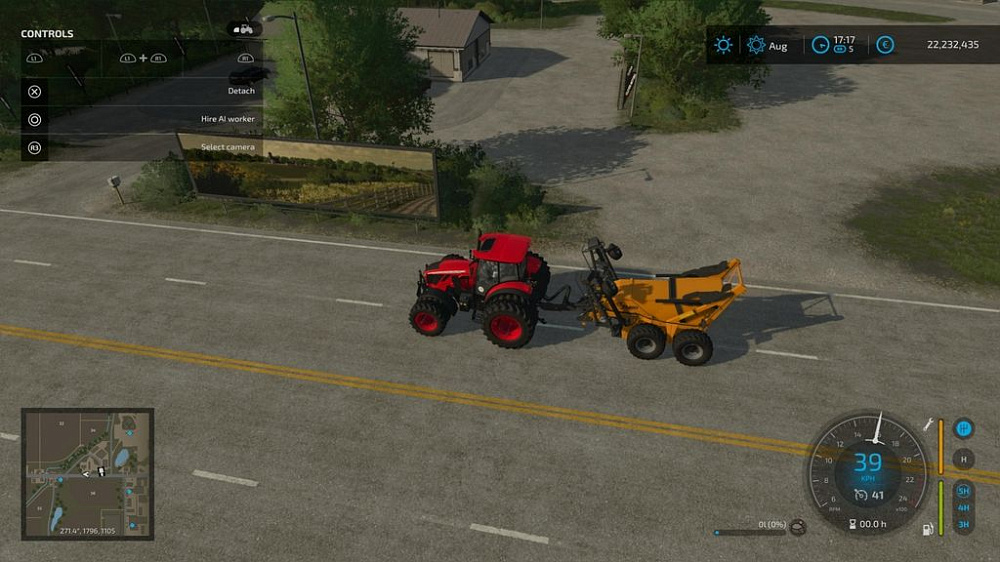Image resolution: width=1000 pixels, height=562 pixels.
Task: Click the sunny weather icon
Action: pos(723,45)
